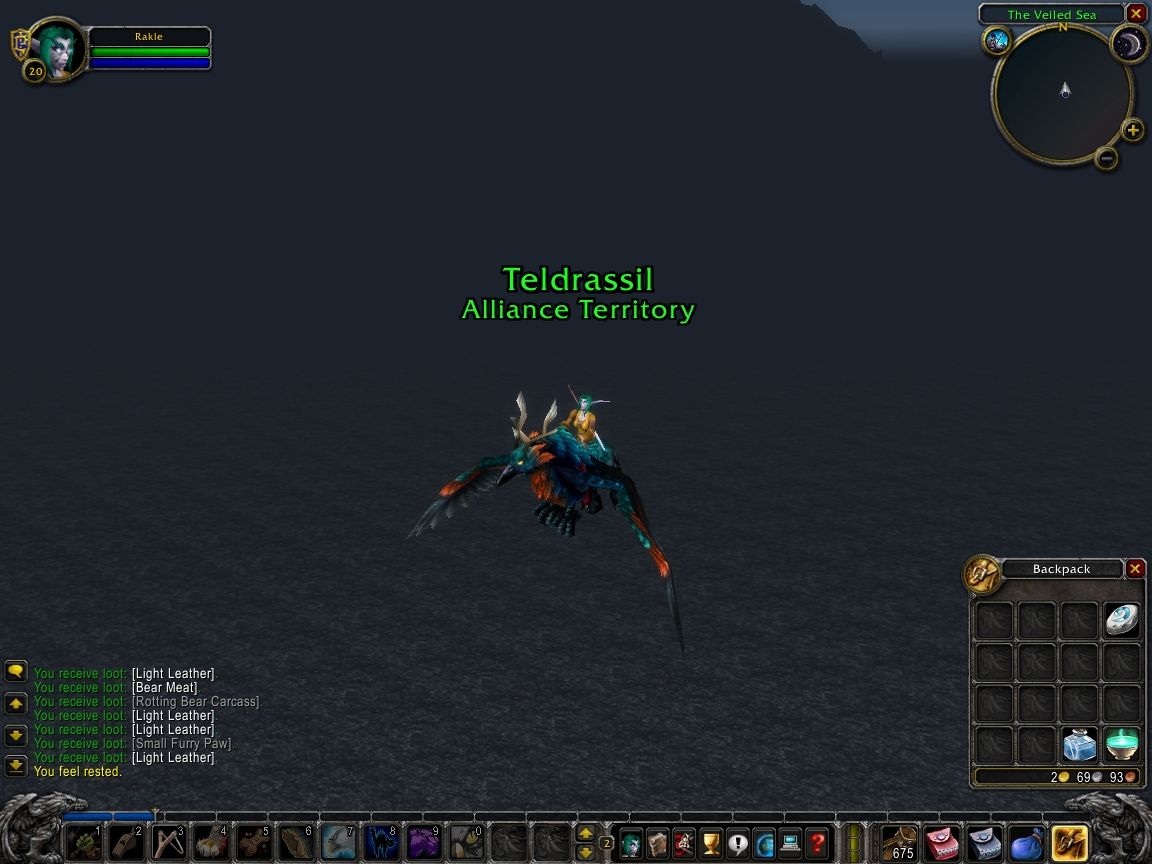Select the hearthstone in the backpack
Viewport: 1152px width, 864px height.
point(1122,620)
